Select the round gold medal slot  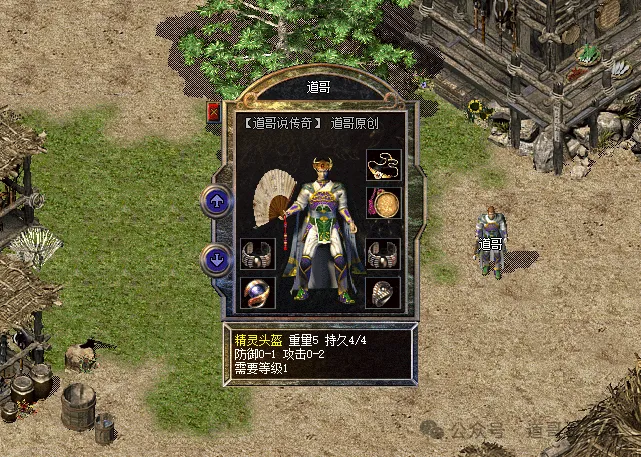click(383, 202)
